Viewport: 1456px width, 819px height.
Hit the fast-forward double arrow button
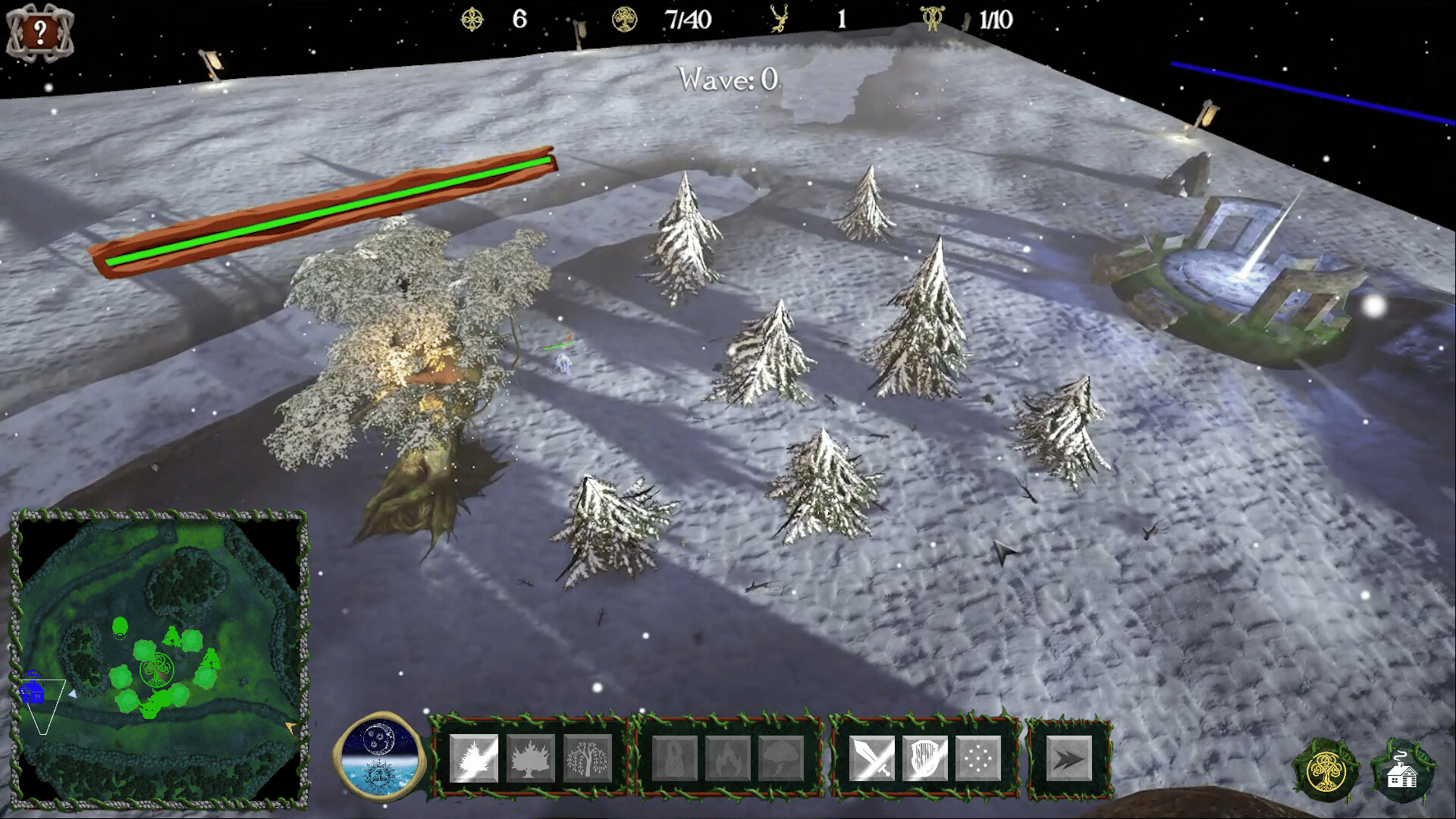(1069, 758)
